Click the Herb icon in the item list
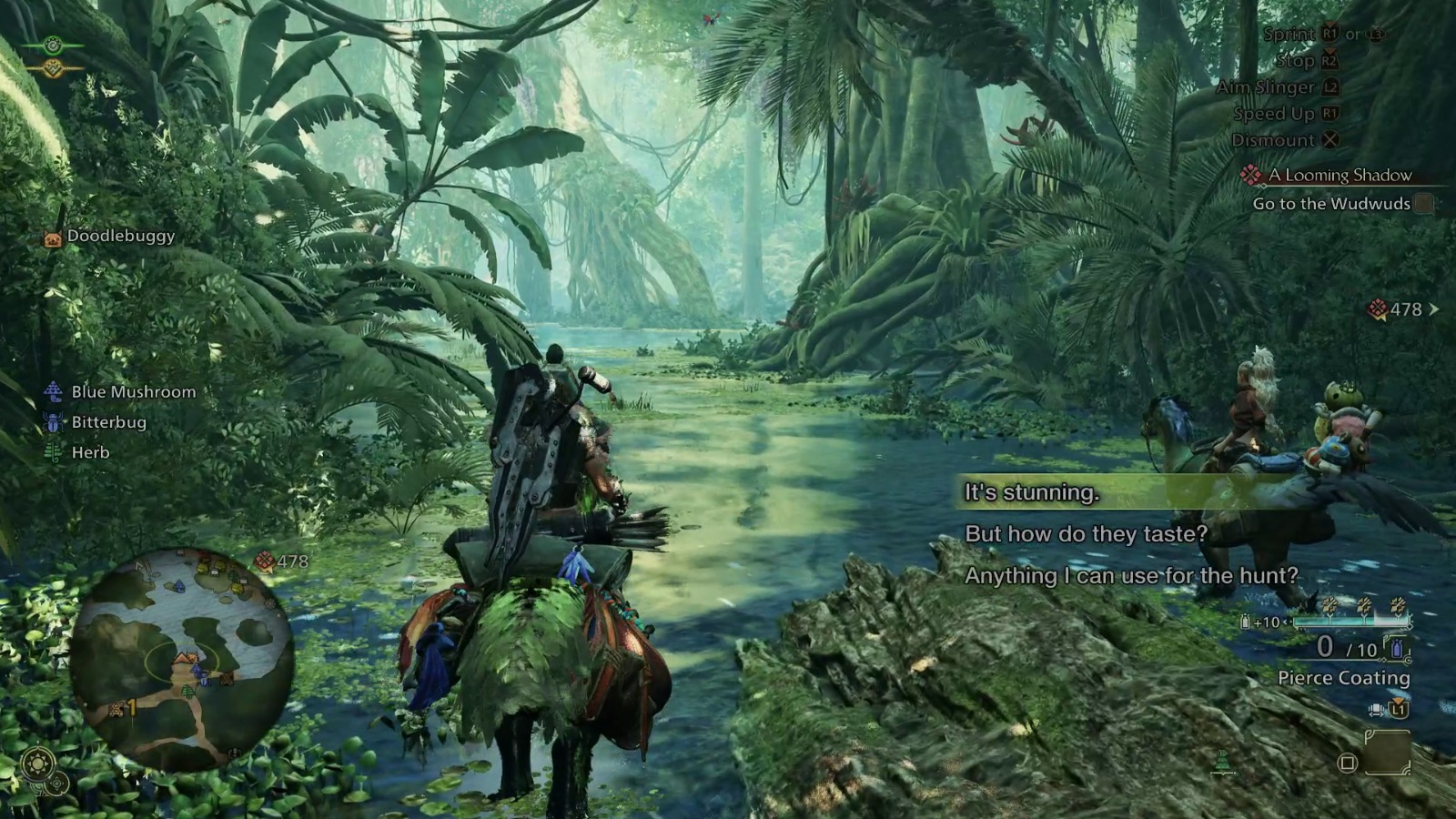This screenshot has width=1456, height=819. click(52, 452)
